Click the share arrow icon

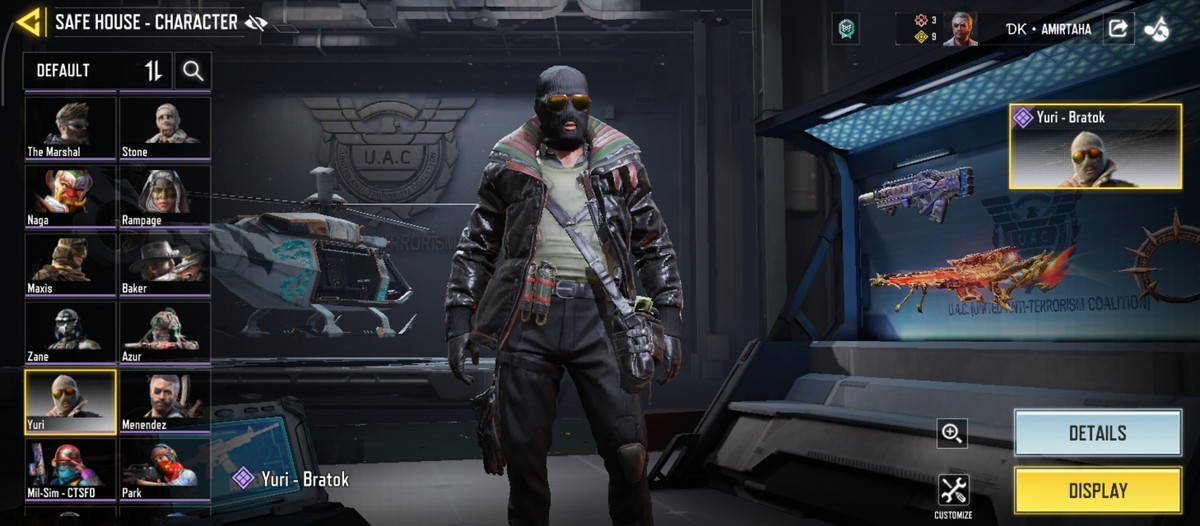tap(1117, 29)
